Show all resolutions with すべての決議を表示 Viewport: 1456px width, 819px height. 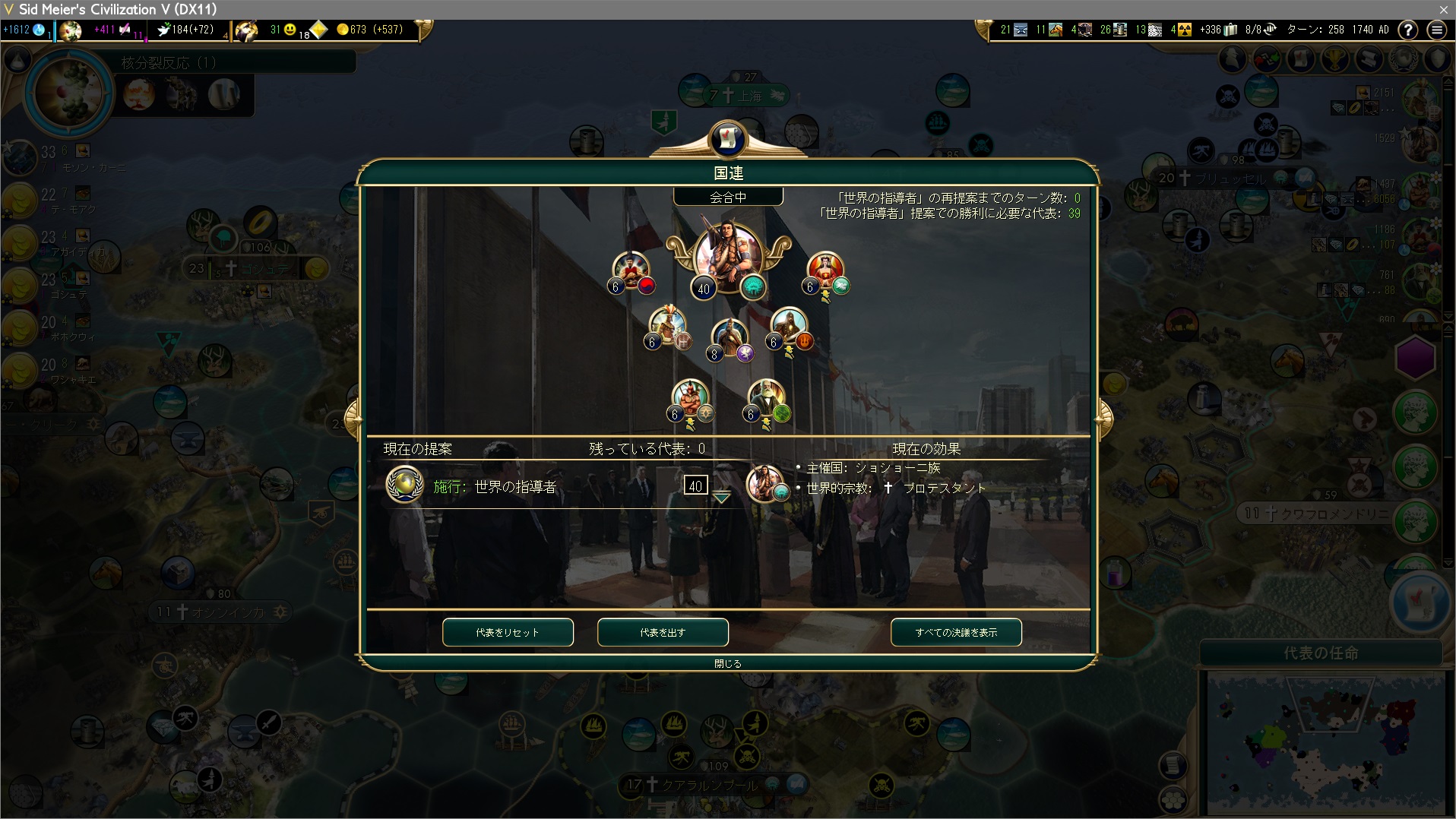[956, 632]
